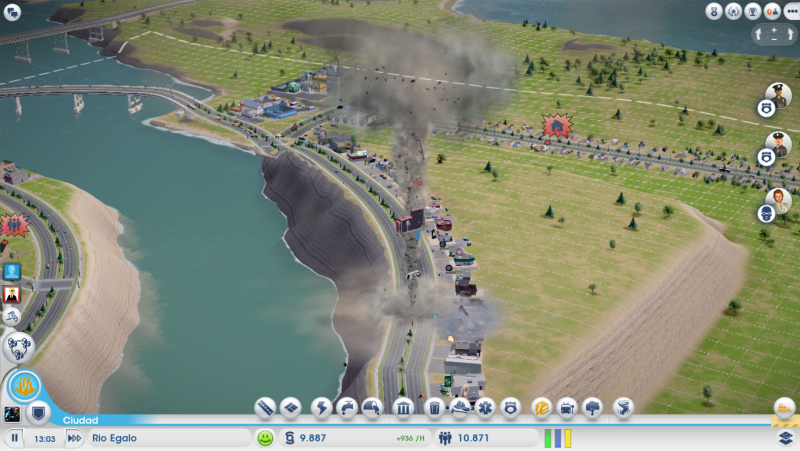Open the parks tree menu

tap(593, 408)
